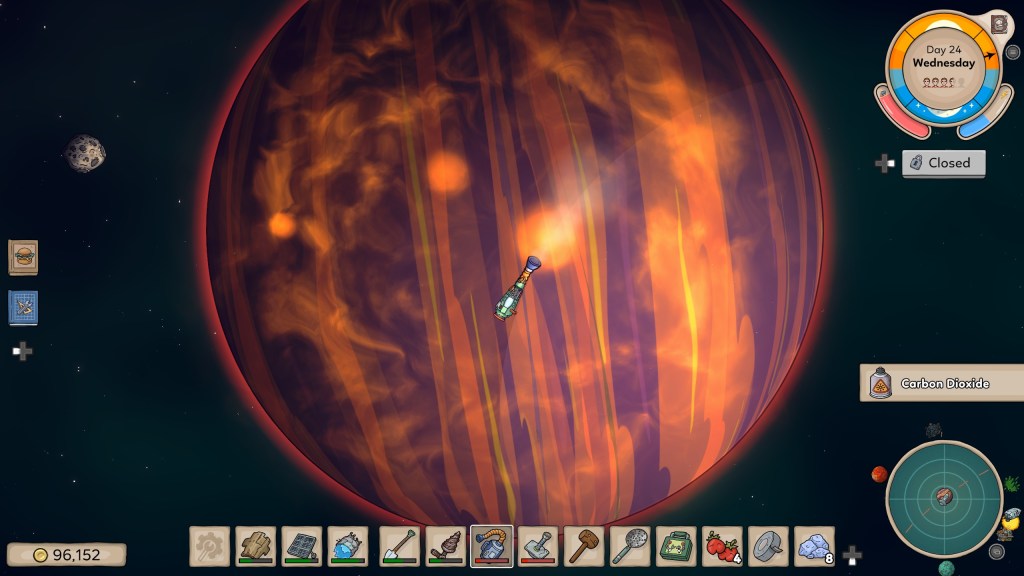This screenshot has width=1024, height=576.
Task: Select the gas vacuum canister slot
Action: point(492,546)
